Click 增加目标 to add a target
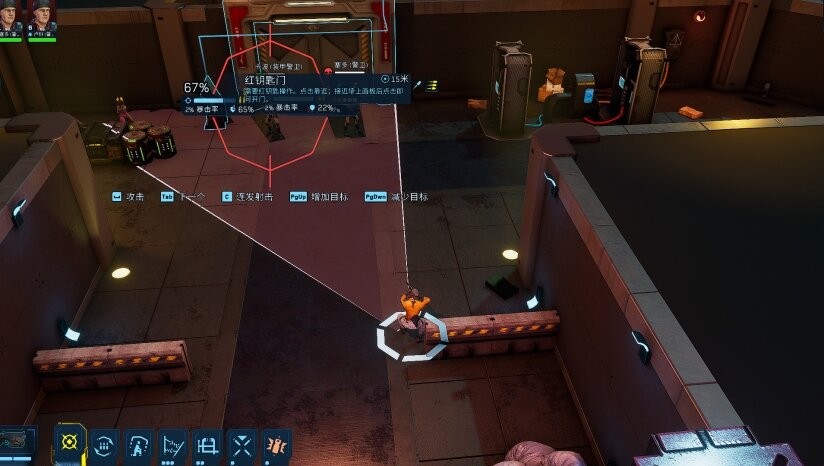 [320, 197]
